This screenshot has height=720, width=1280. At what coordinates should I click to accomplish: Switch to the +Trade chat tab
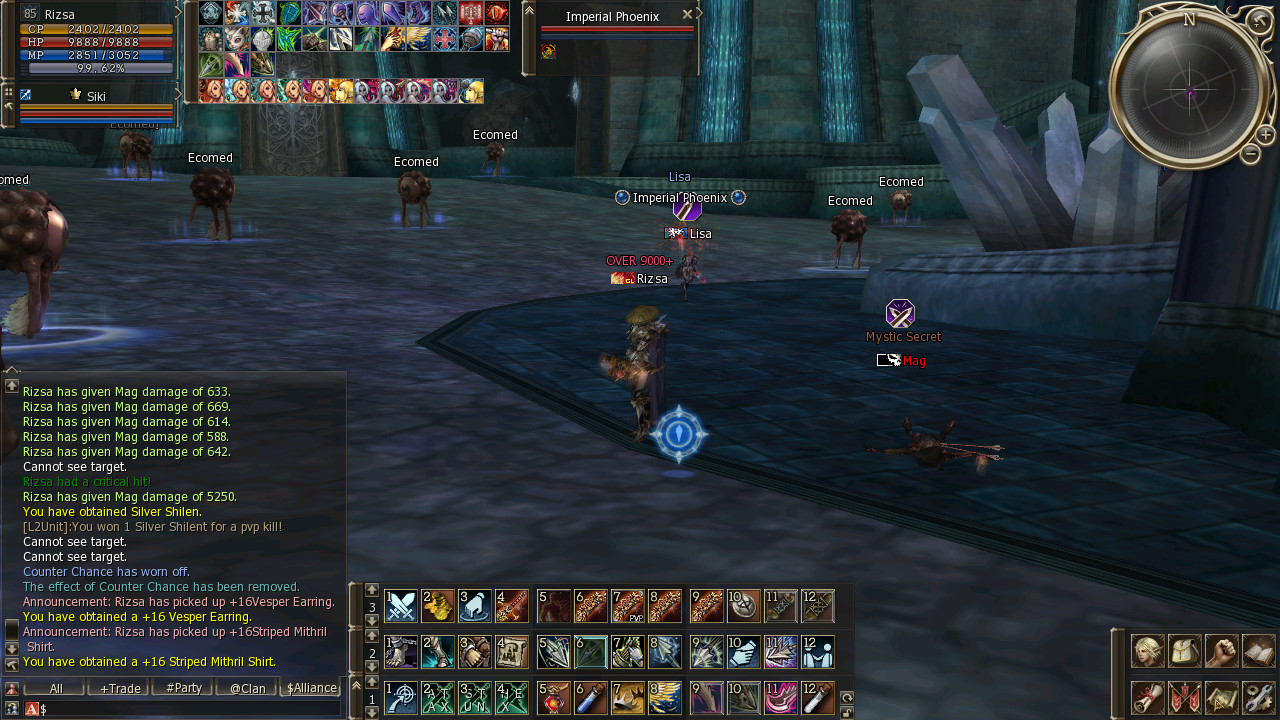[119, 688]
